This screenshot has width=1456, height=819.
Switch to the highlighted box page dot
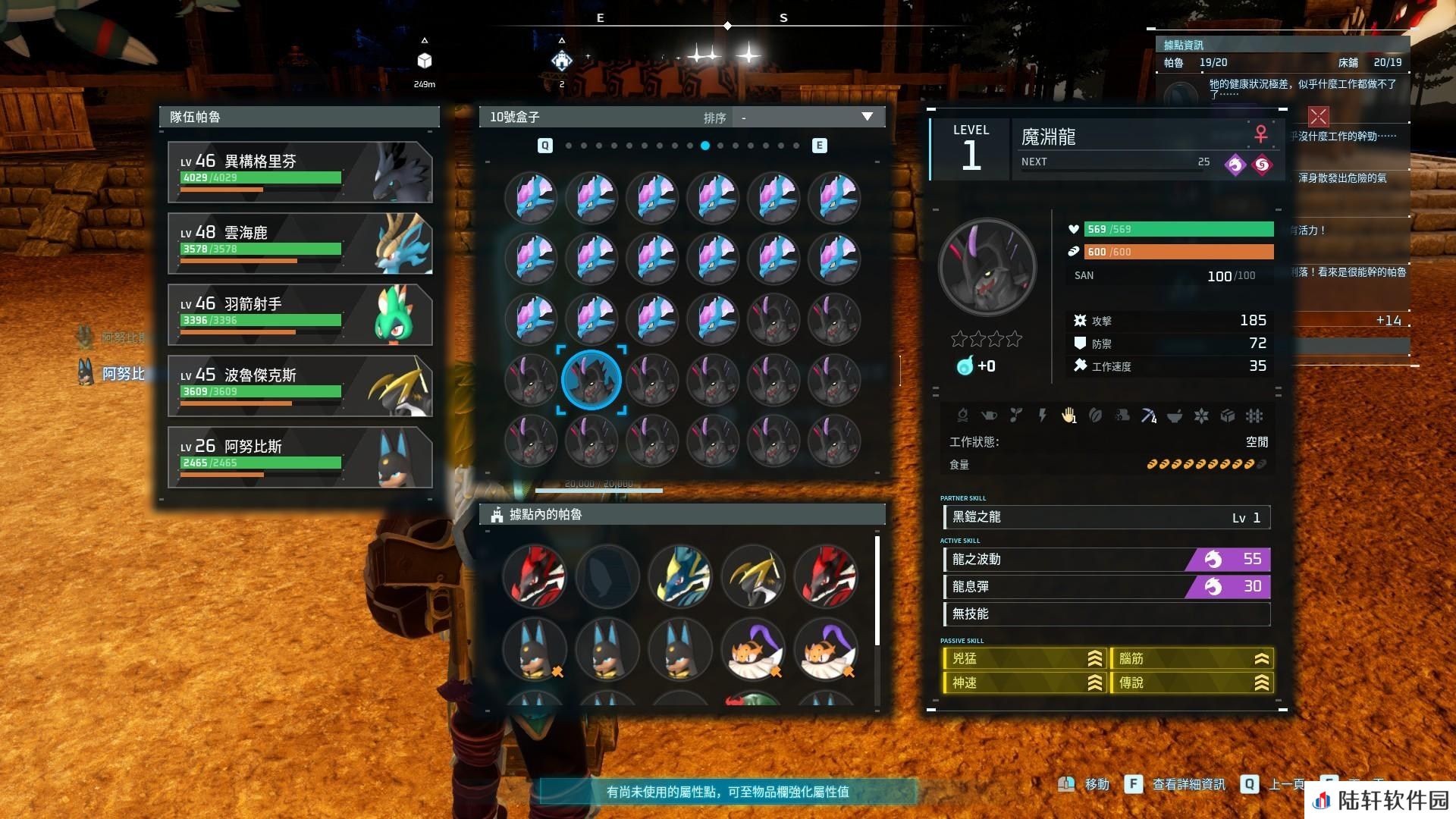click(705, 146)
